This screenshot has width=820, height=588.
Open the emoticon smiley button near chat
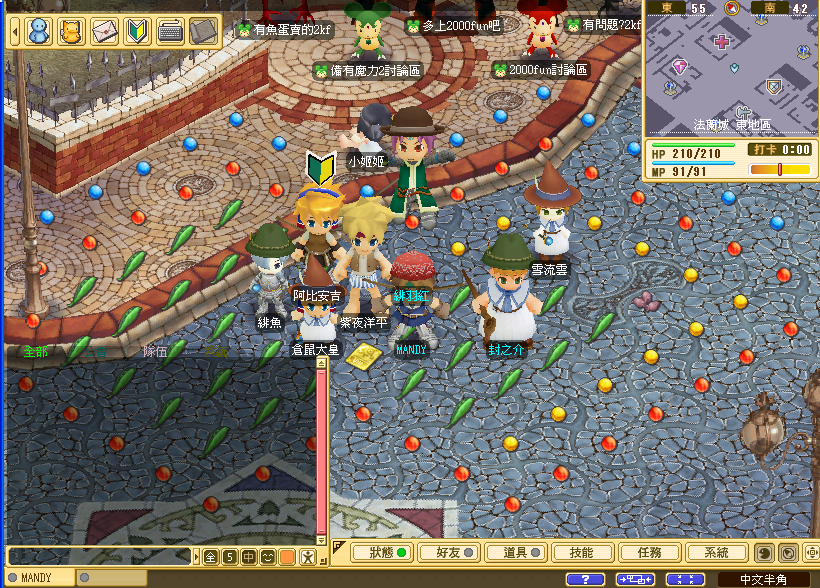point(268,556)
